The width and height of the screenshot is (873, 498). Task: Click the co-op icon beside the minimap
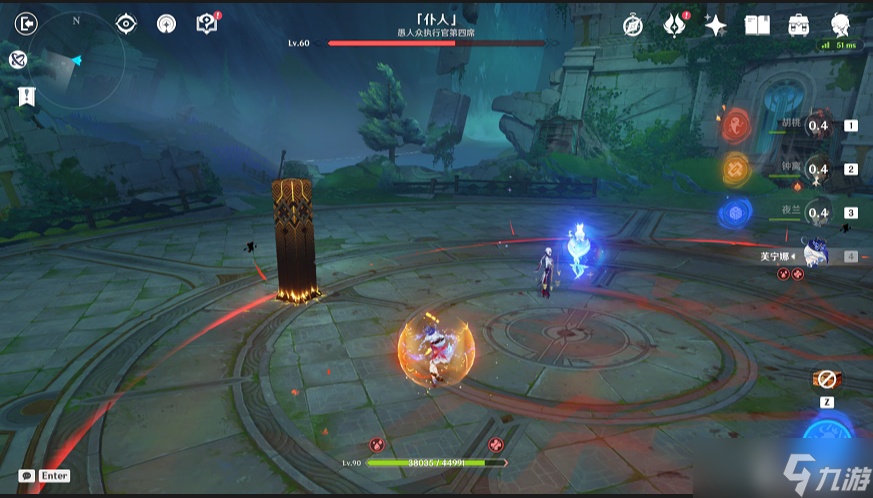pos(18,60)
